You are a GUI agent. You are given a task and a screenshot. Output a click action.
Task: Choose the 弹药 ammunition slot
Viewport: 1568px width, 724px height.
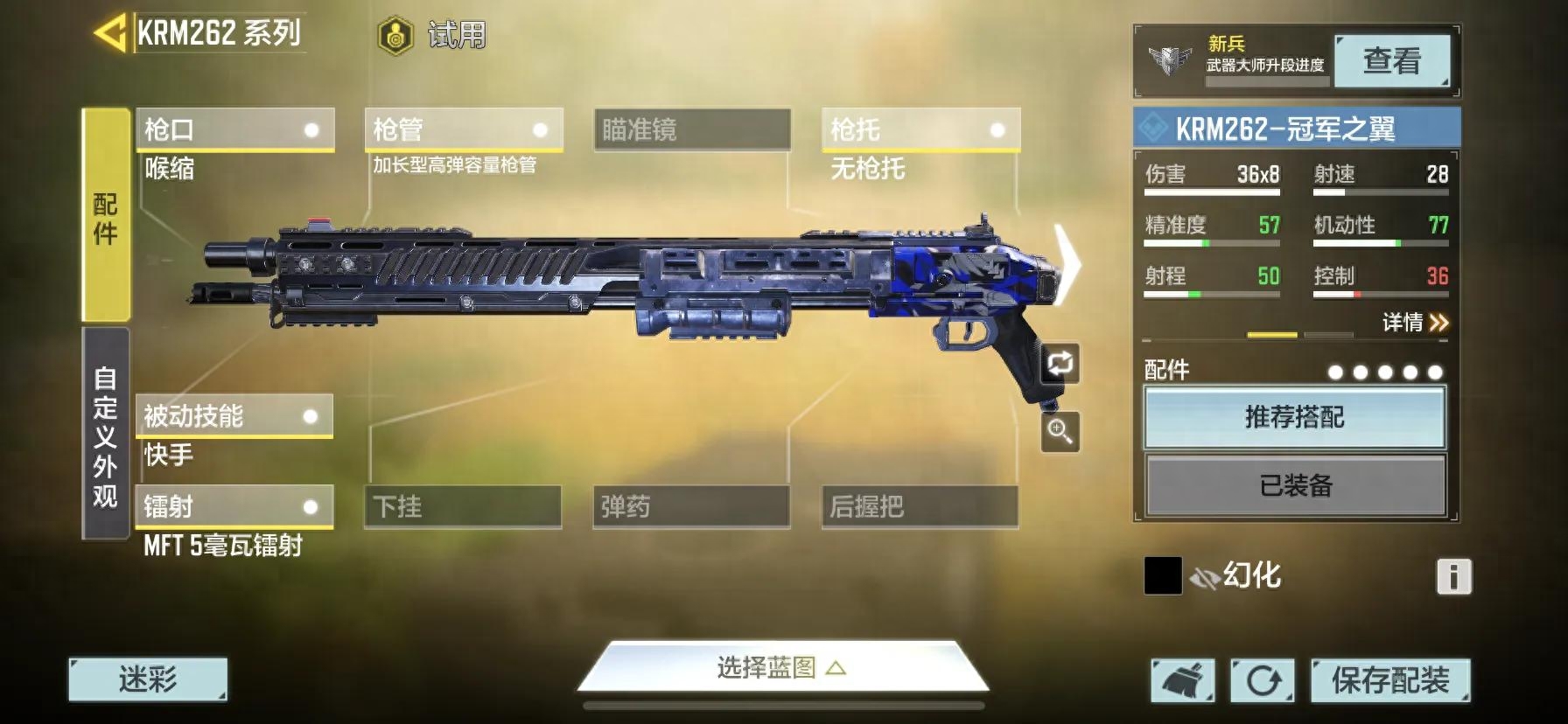pos(690,507)
